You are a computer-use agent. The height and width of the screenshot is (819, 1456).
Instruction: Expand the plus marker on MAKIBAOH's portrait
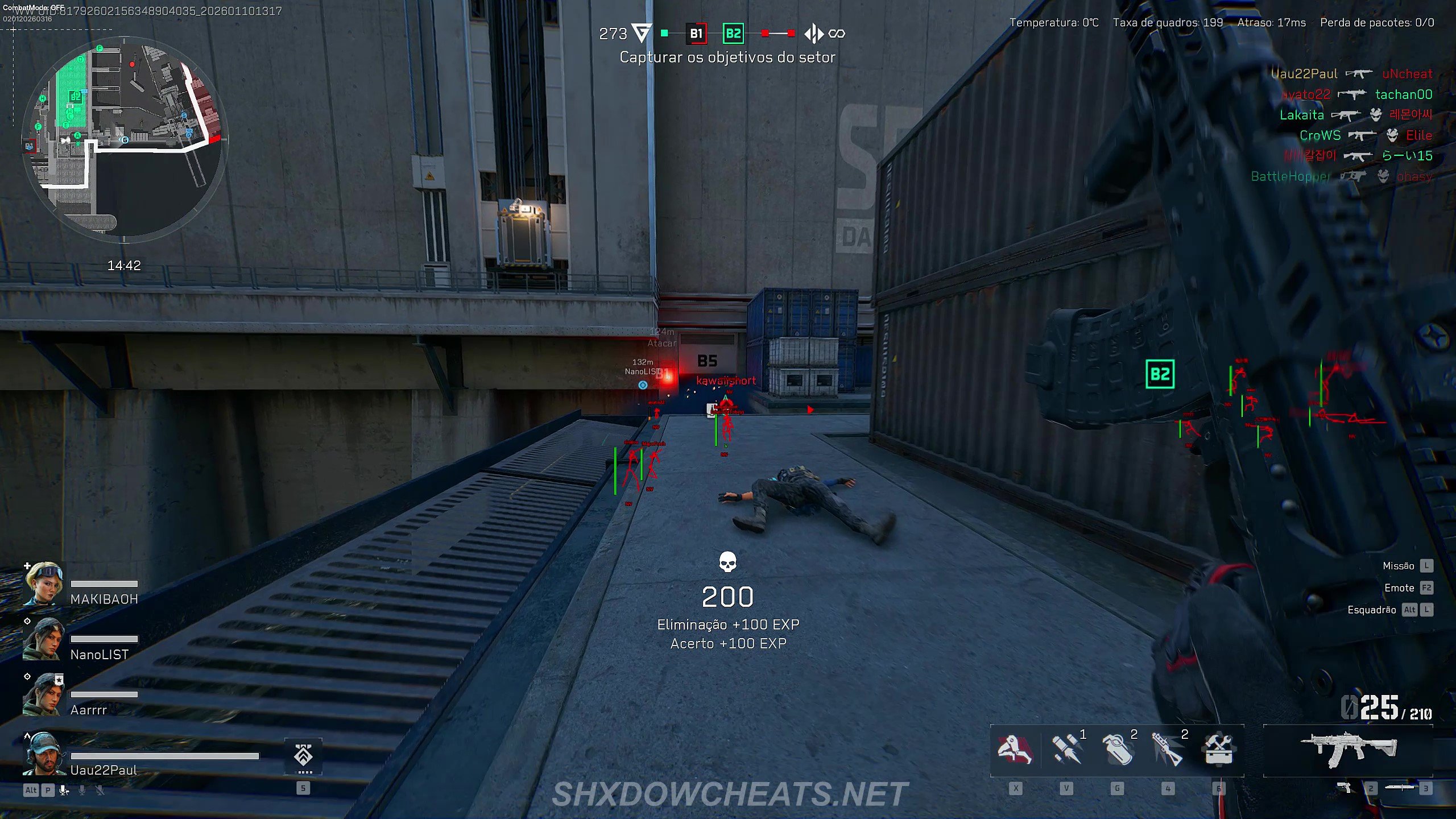click(x=26, y=566)
